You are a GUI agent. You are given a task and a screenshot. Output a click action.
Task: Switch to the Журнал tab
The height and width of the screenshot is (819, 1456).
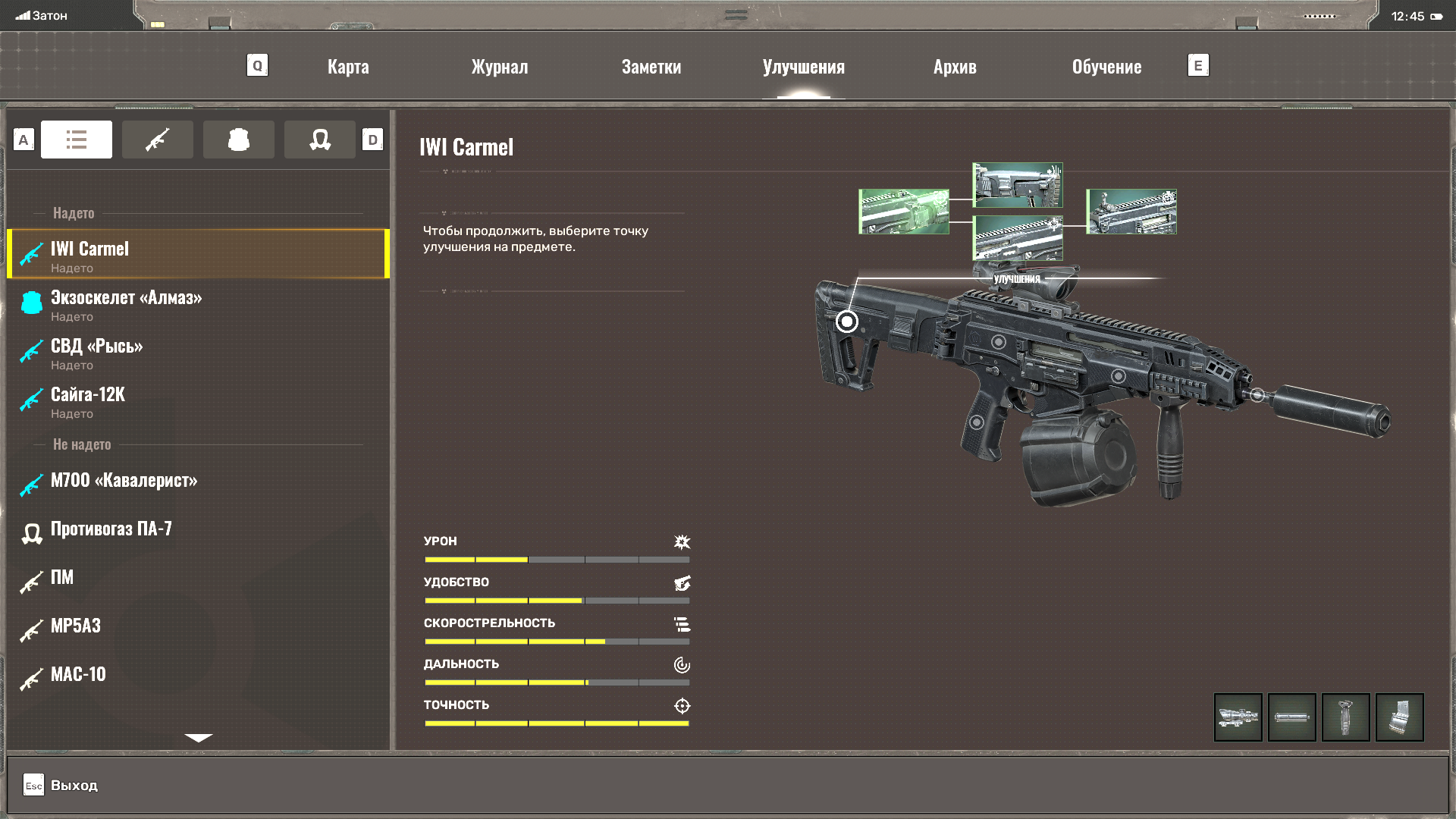[x=500, y=67]
